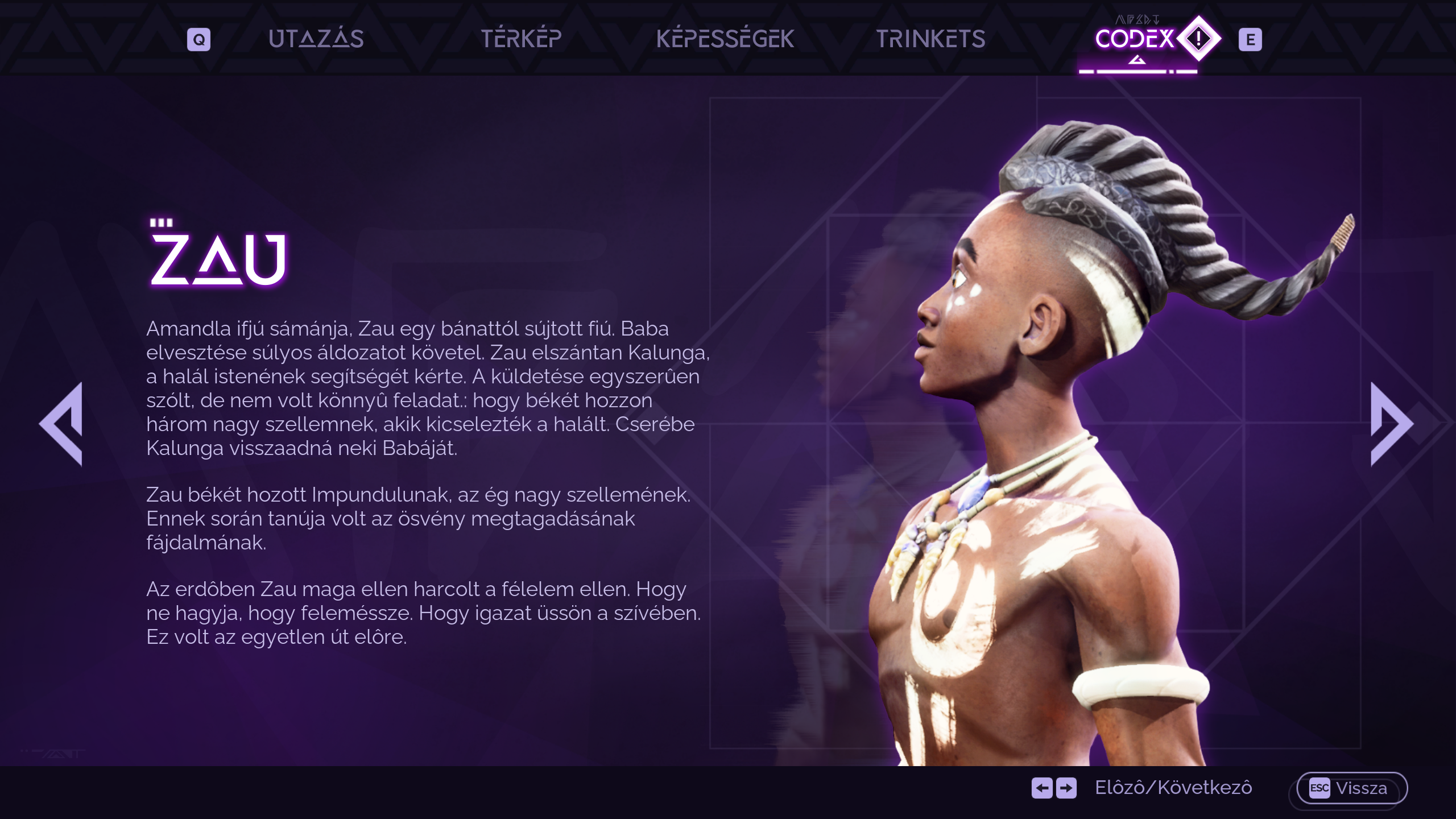Show the Képességek tab
Screen dimensions: 1456x819
[725, 39]
